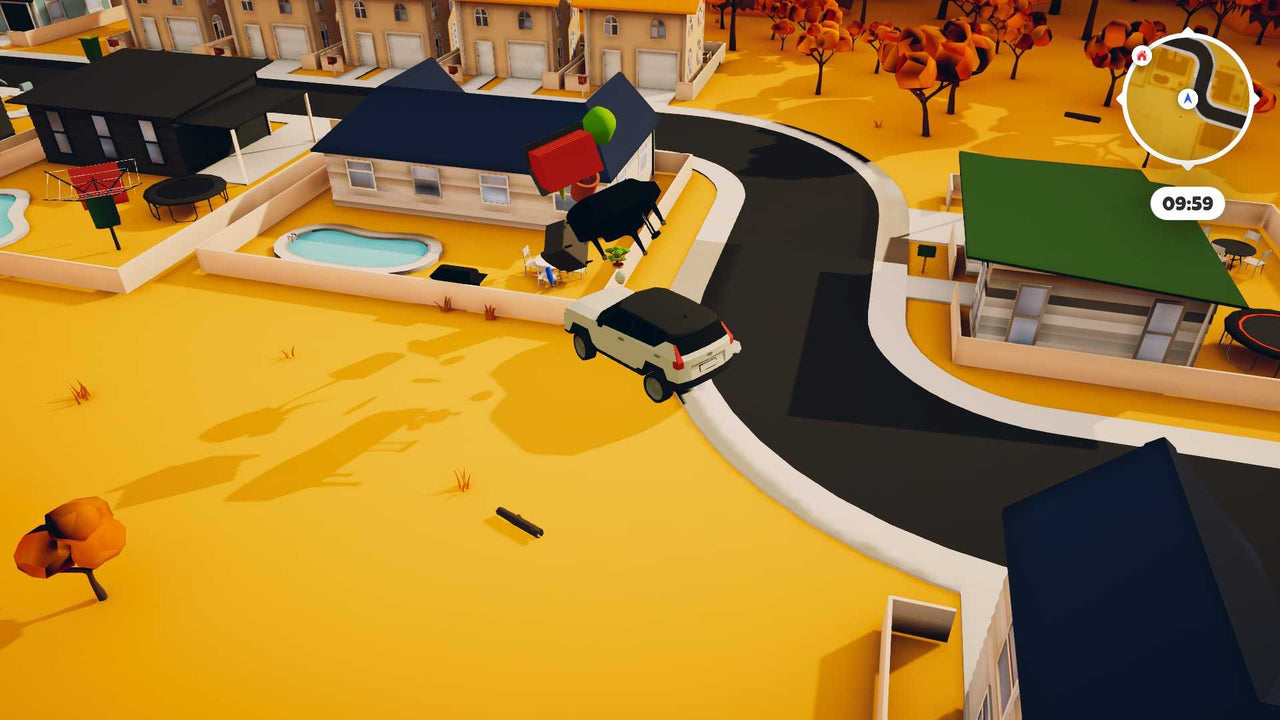Select the blue player arrow in the minimap

click(x=1187, y=99)
